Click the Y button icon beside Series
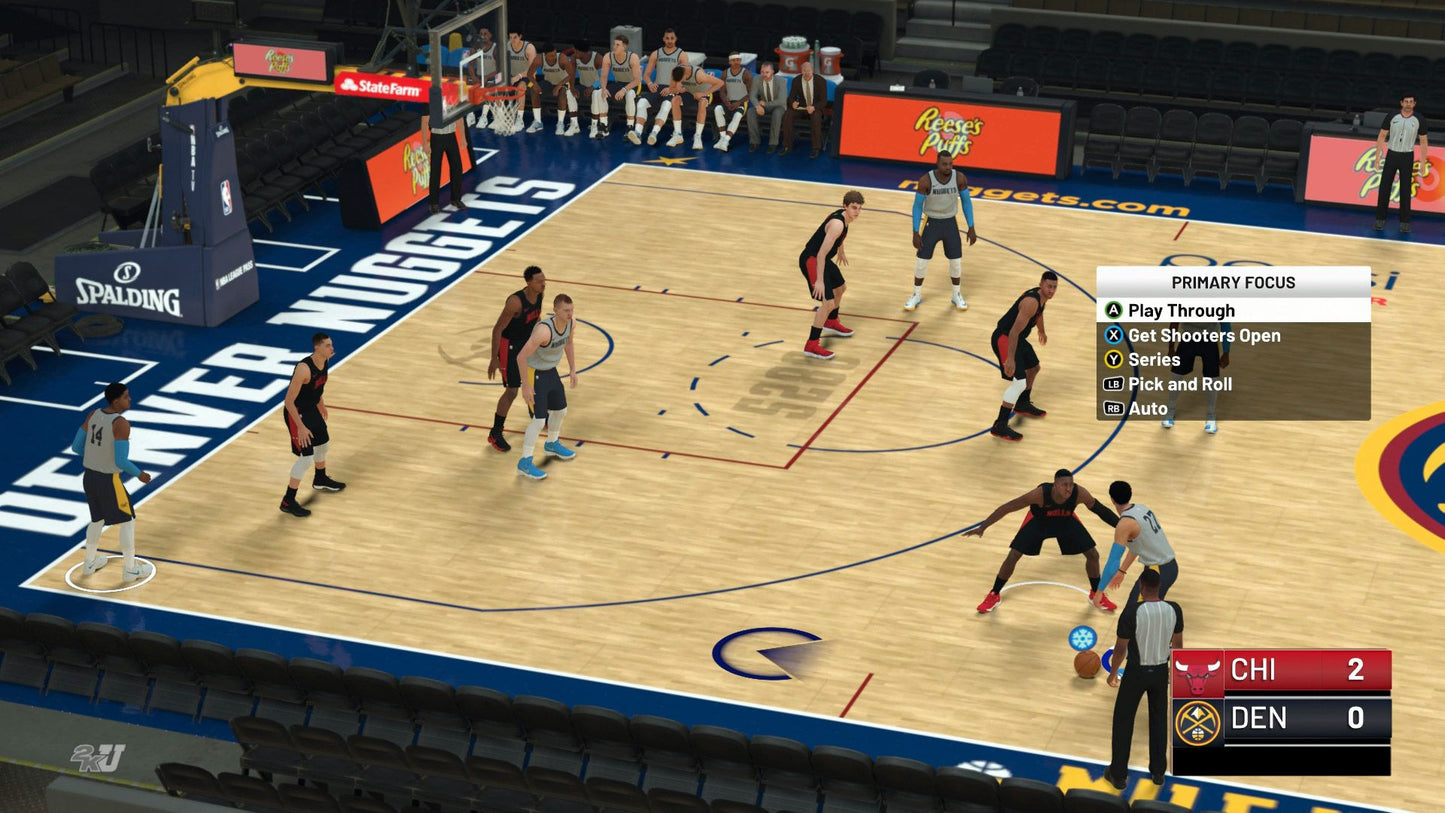Image resolution: width=1445 pixels, height=813 pixels. (x=1113, y=359)
